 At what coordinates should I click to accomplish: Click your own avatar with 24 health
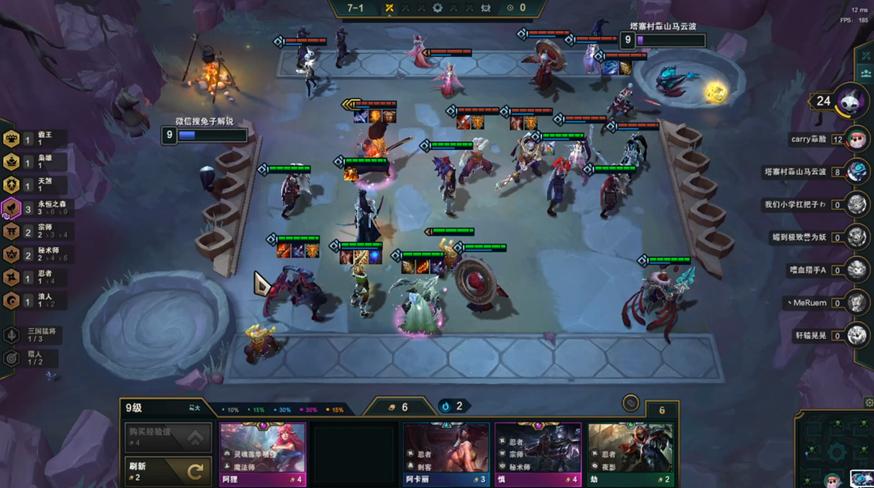pos(850,100)
